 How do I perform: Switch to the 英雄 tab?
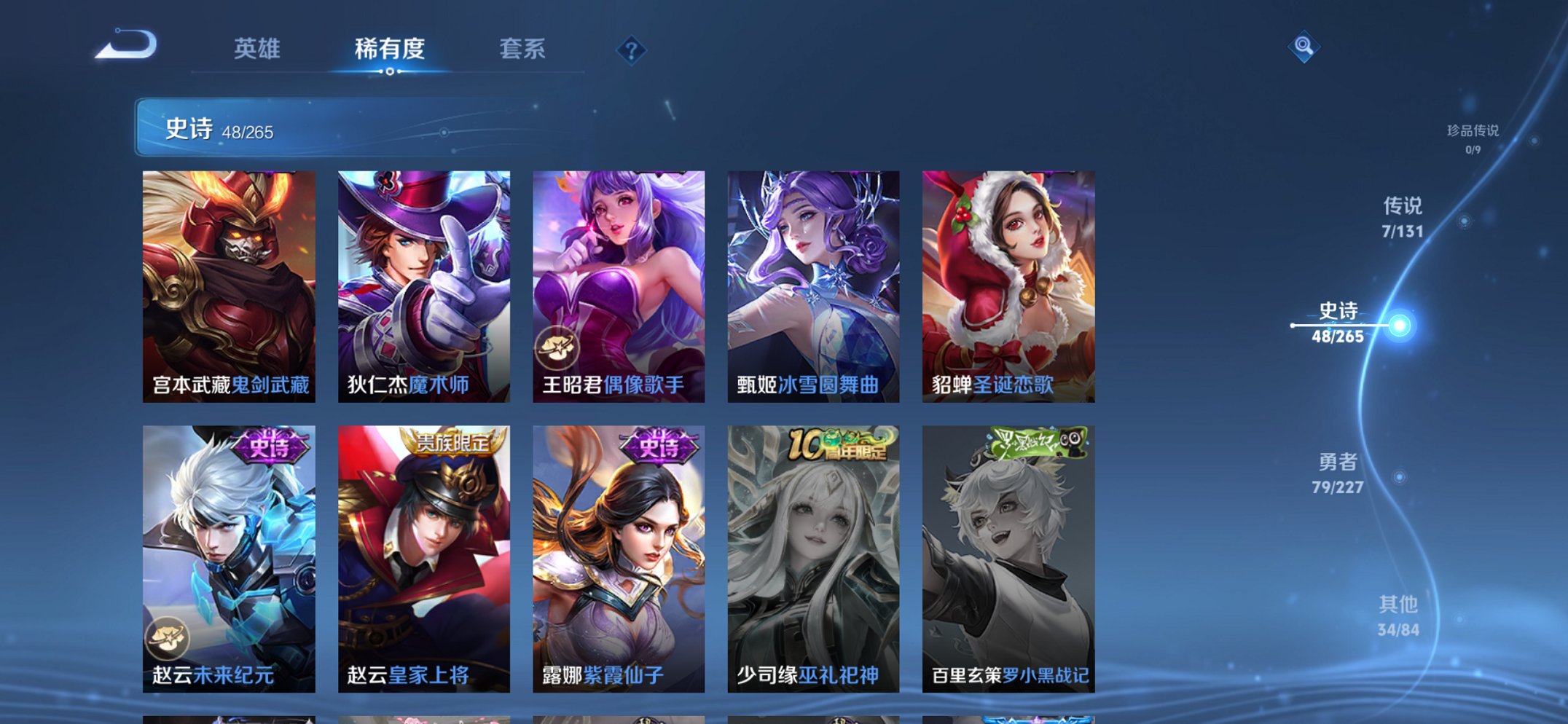(256, 50)
